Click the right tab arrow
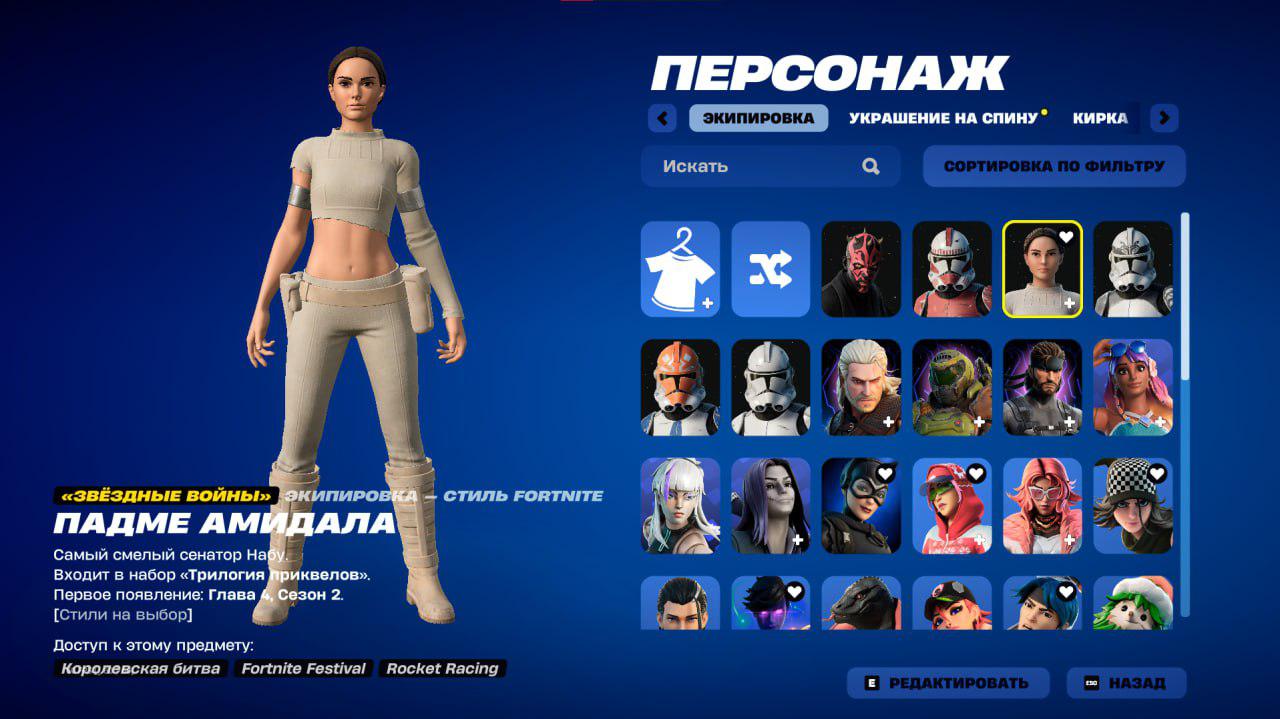 pyautogui.click(x=1163, y=118)
